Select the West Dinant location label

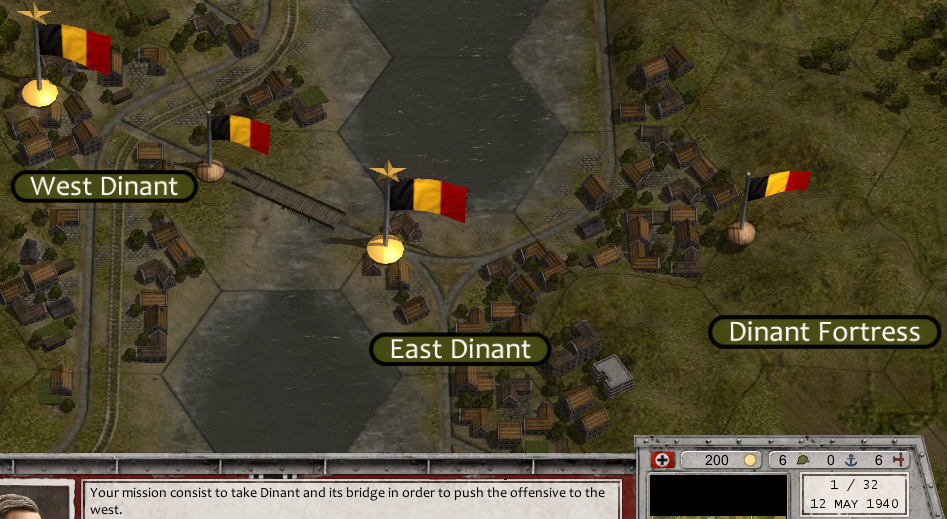click(104, 186)
